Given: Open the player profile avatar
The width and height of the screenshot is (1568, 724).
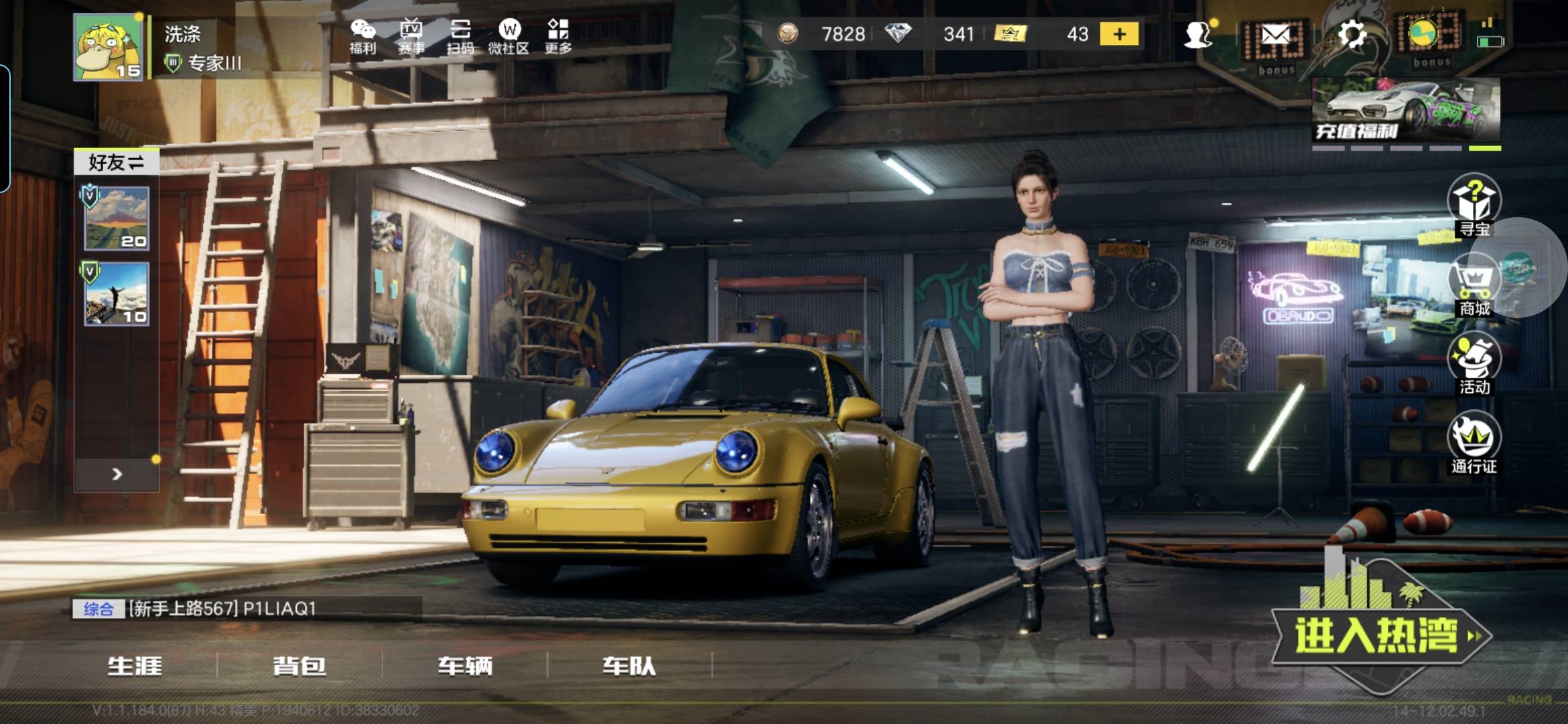Looking at the screenshot, I should pos(108,48).
